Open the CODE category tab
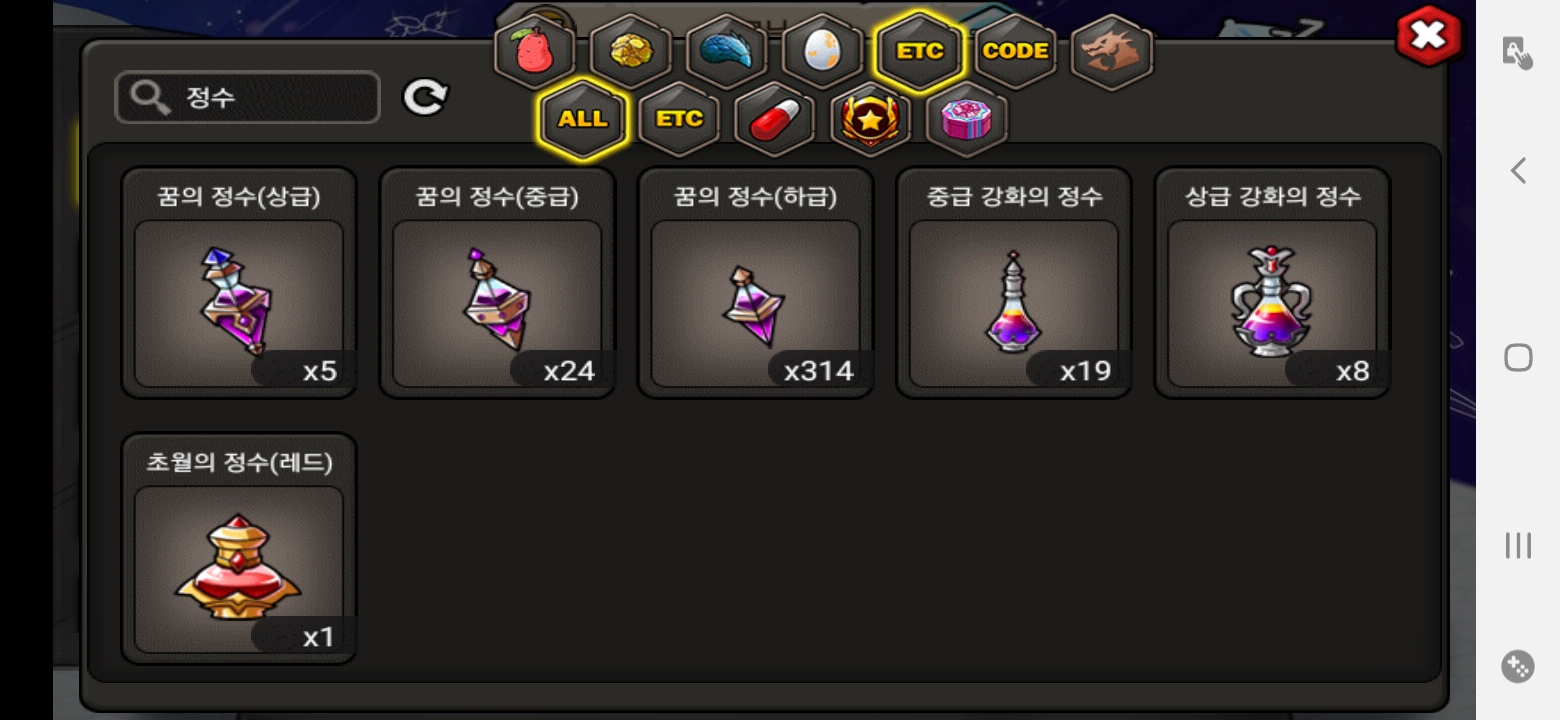This screenshot has width=1560, height=720. (x=1015, y=51)
